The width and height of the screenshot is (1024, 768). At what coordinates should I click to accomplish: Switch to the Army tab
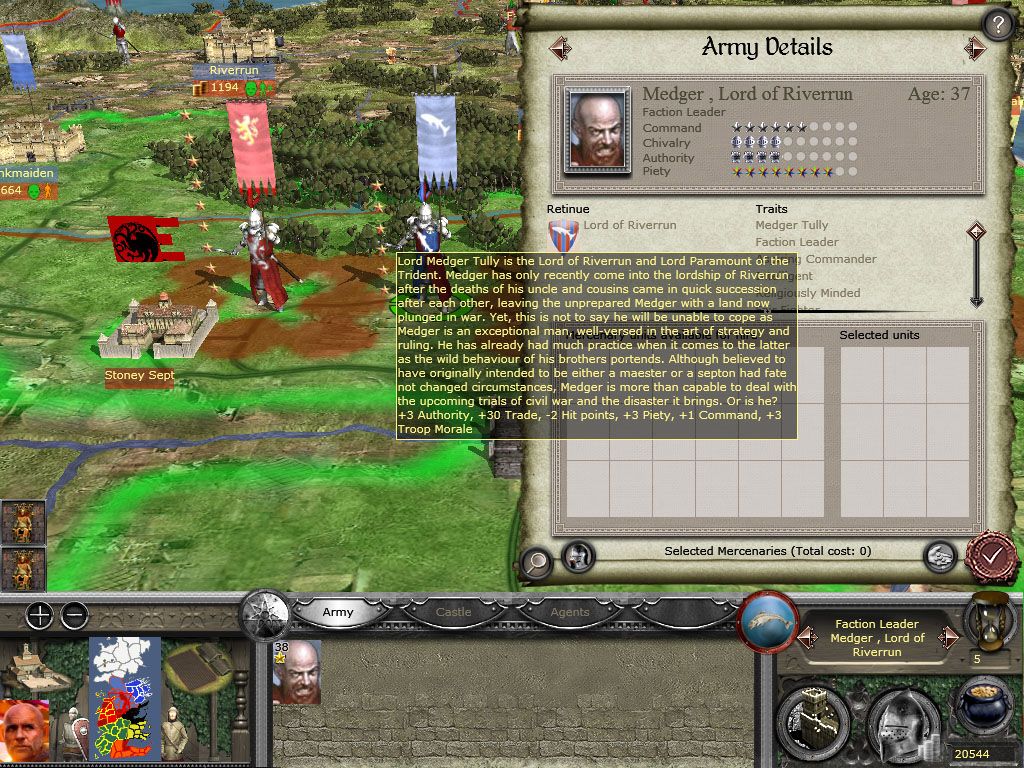click(x=338, y=612)
